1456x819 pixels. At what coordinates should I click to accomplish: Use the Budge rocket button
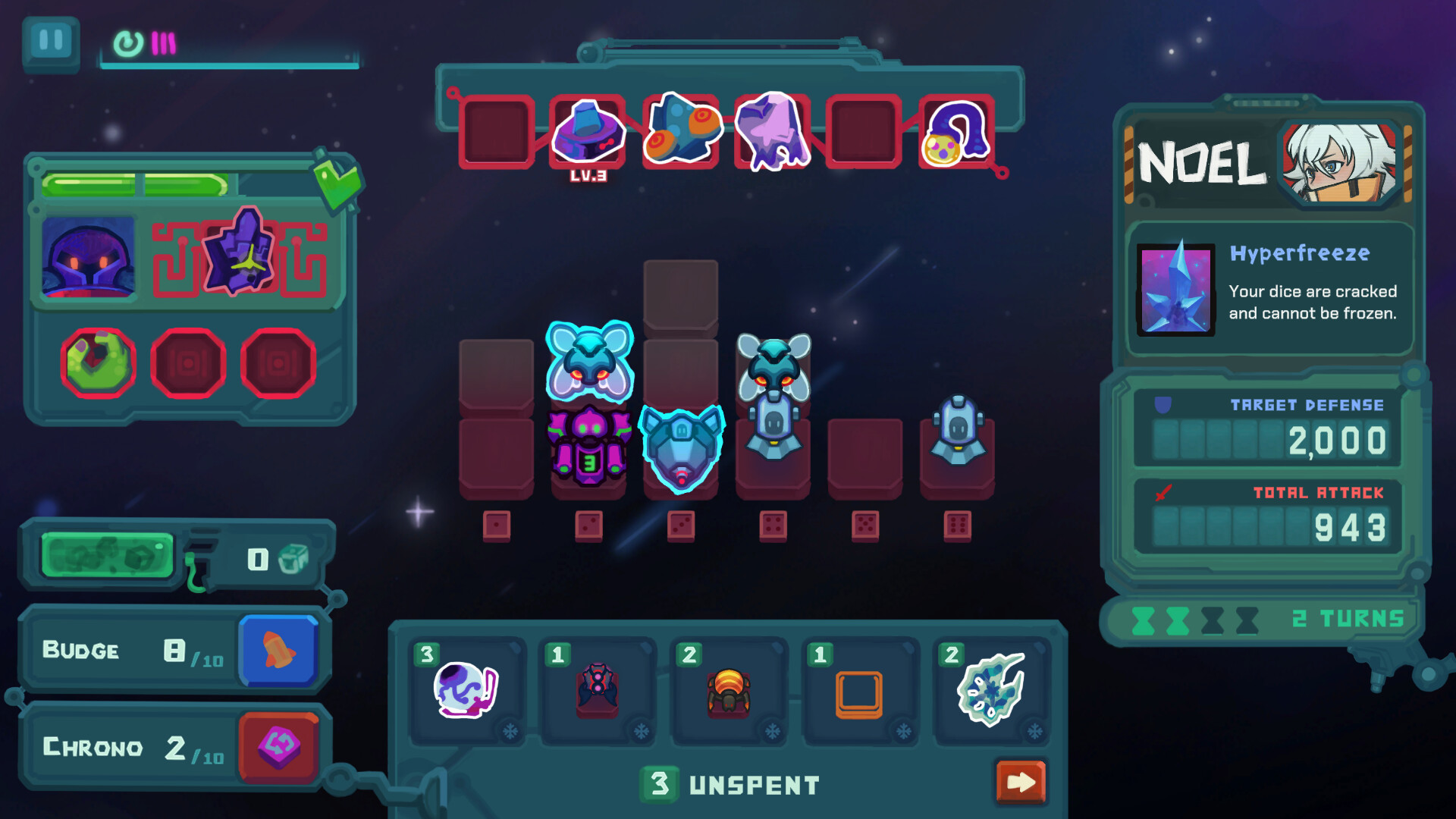pyautogui.click(x=278, y=651)
